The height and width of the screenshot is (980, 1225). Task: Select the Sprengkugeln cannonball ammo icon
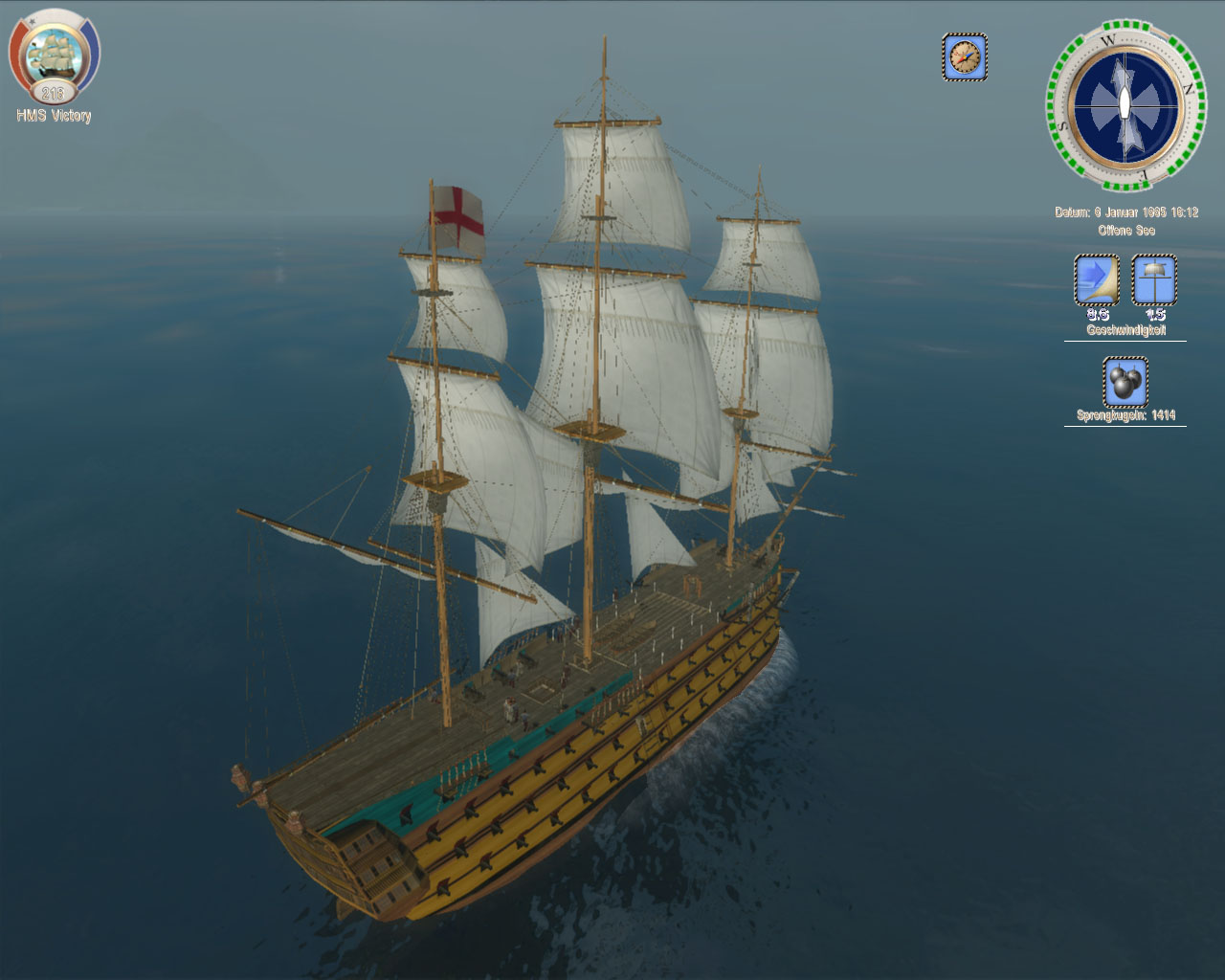coord(1125,382)
